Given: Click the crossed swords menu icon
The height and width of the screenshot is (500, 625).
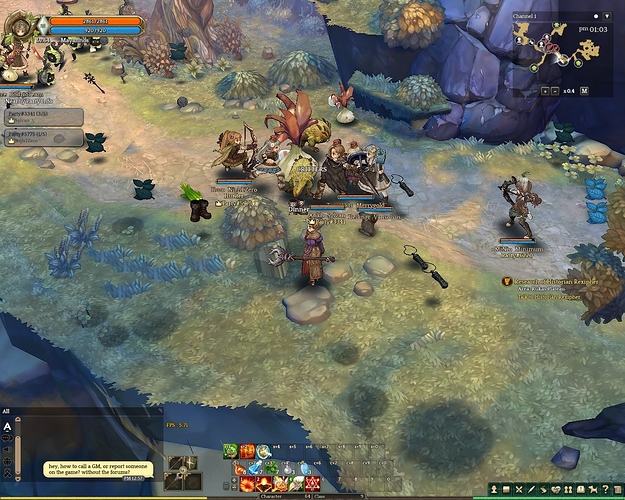Looking at the screenshot, I should click(x=519, y=489).
